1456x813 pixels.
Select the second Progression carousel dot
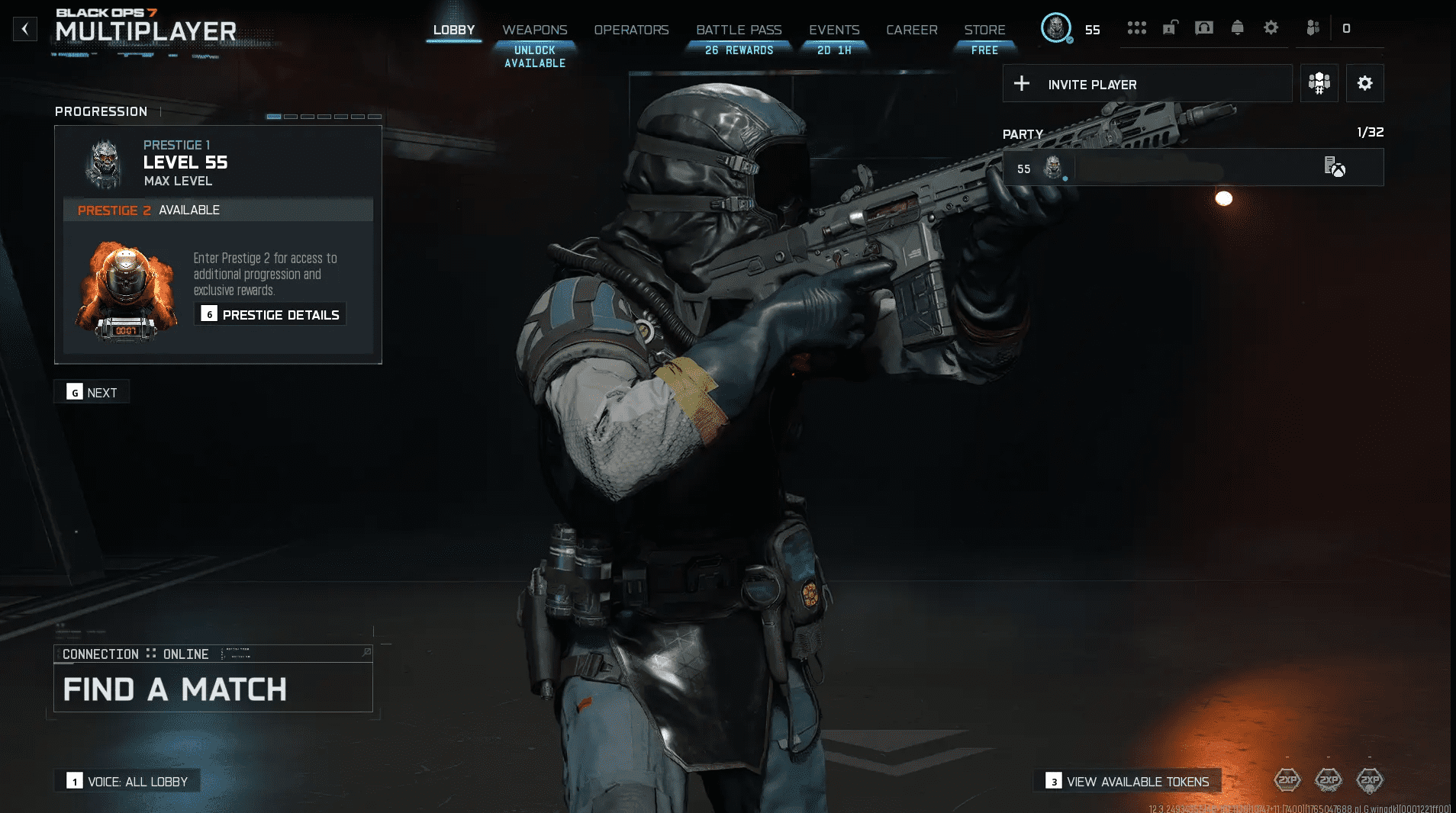(x=292, y=116)
